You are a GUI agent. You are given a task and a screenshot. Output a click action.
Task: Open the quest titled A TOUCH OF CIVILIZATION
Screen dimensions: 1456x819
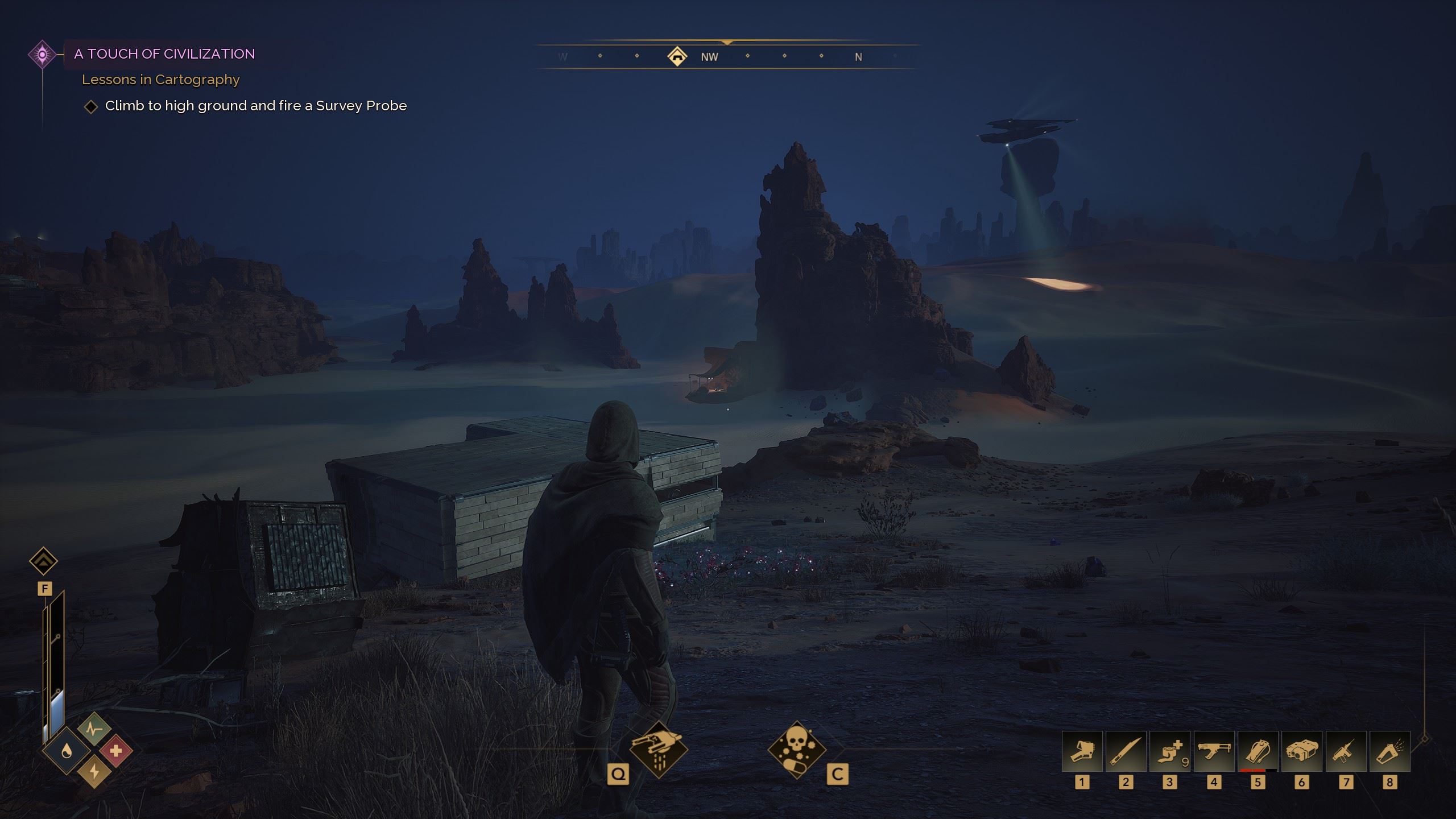[163, 54]
